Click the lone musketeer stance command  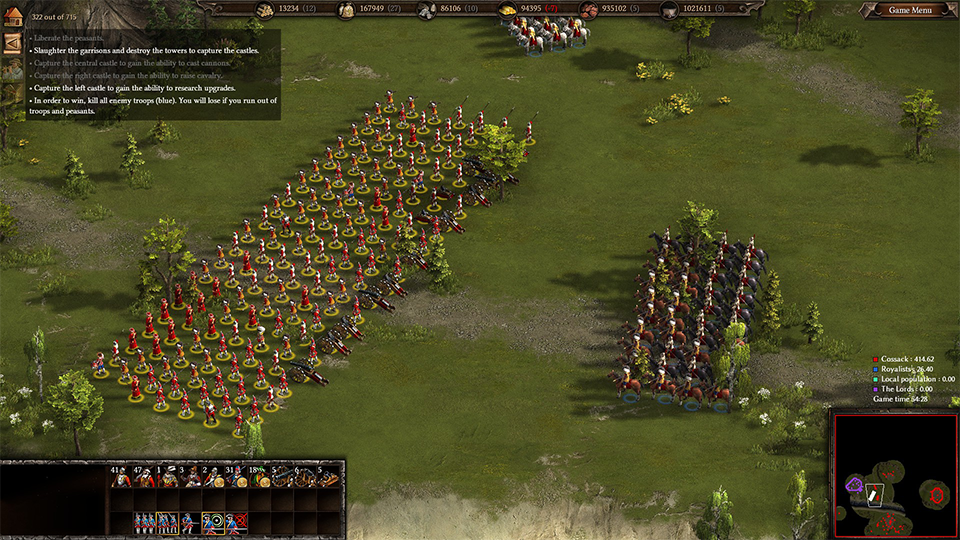(x=190, y=523)
